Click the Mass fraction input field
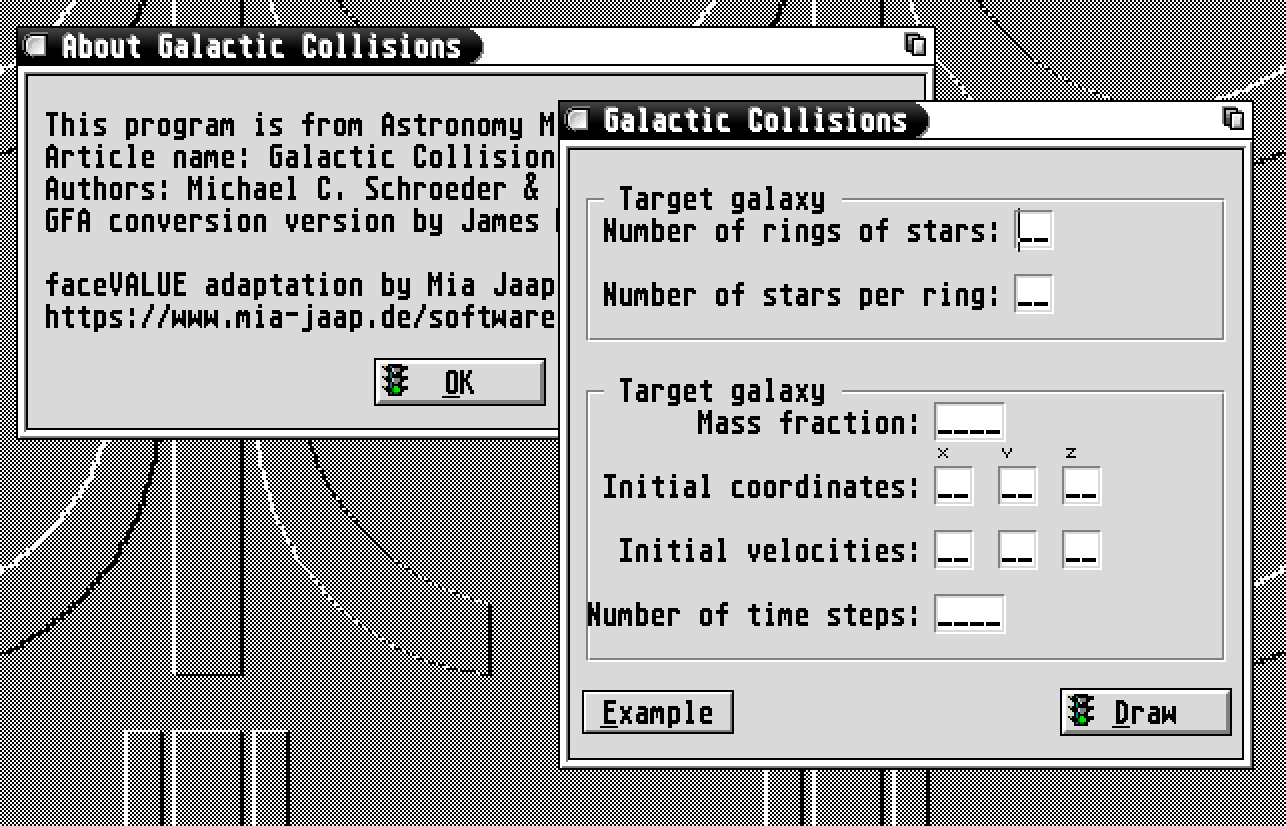 [969, 423]
